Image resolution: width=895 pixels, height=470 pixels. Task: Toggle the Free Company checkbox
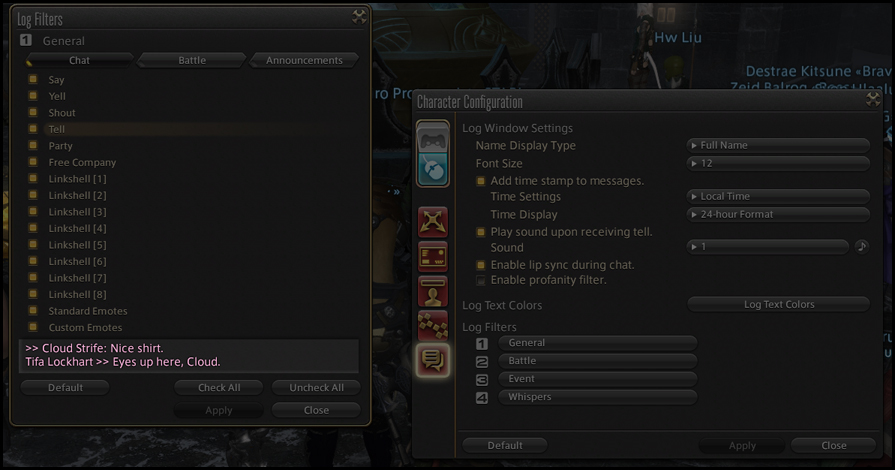pyautogui.click(x=33, y=162)
